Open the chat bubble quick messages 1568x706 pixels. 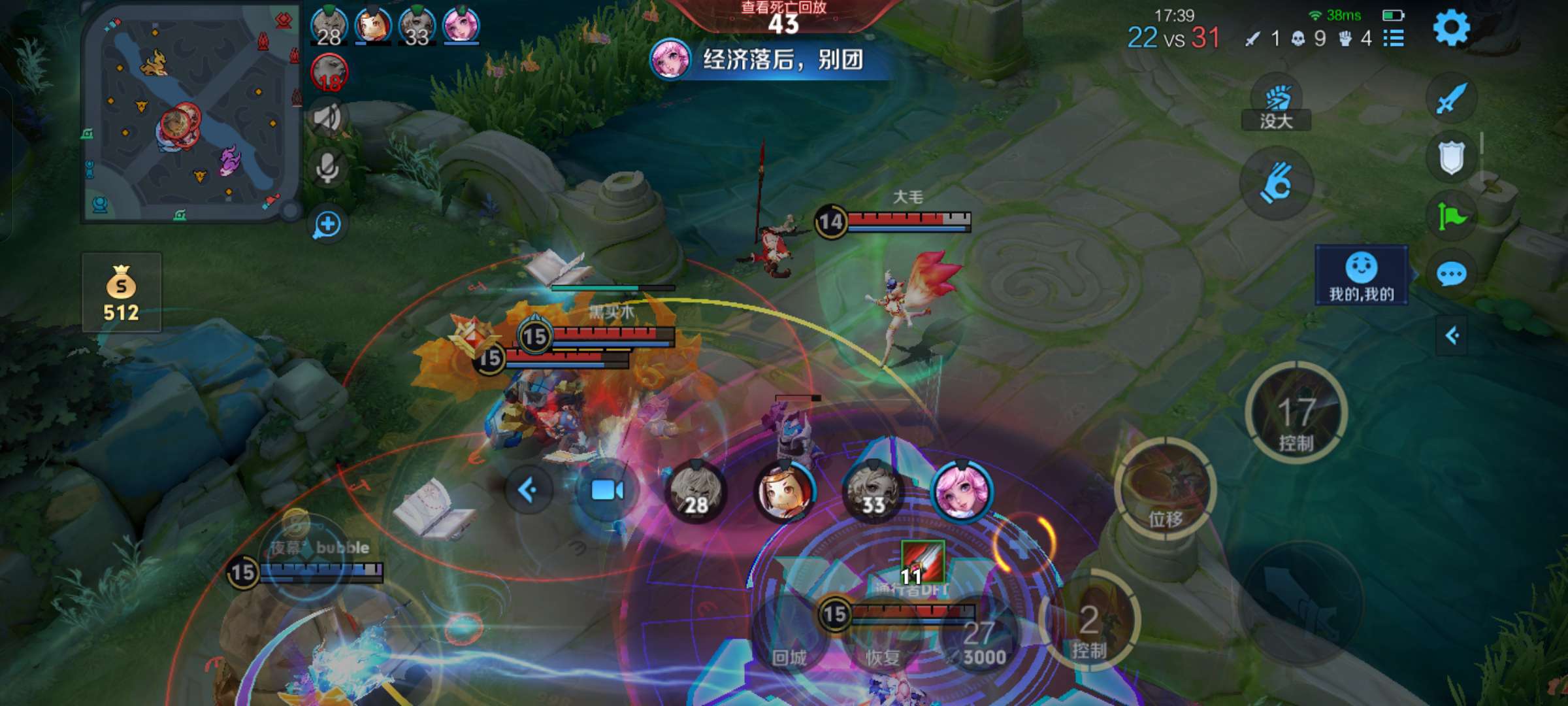(x=1451, y=275)
